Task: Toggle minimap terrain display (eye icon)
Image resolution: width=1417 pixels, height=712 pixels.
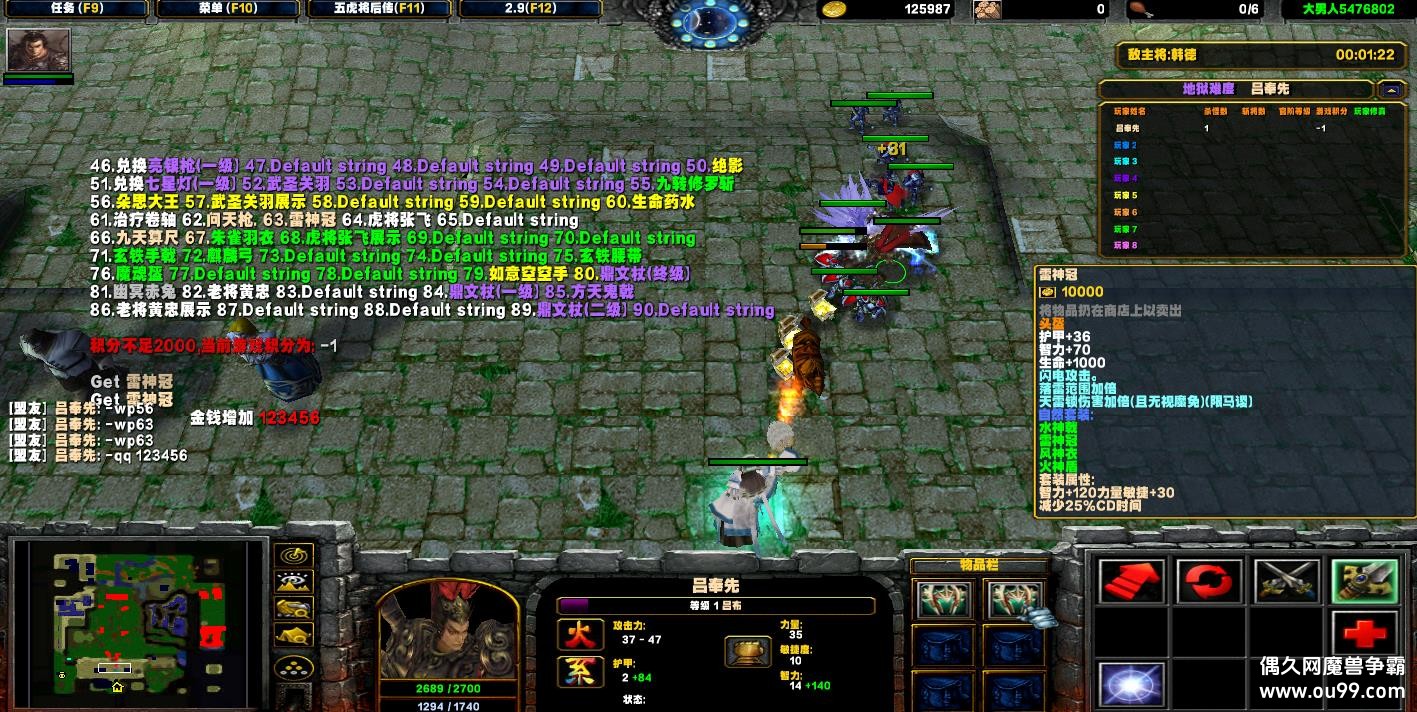Action: (294, 581)
